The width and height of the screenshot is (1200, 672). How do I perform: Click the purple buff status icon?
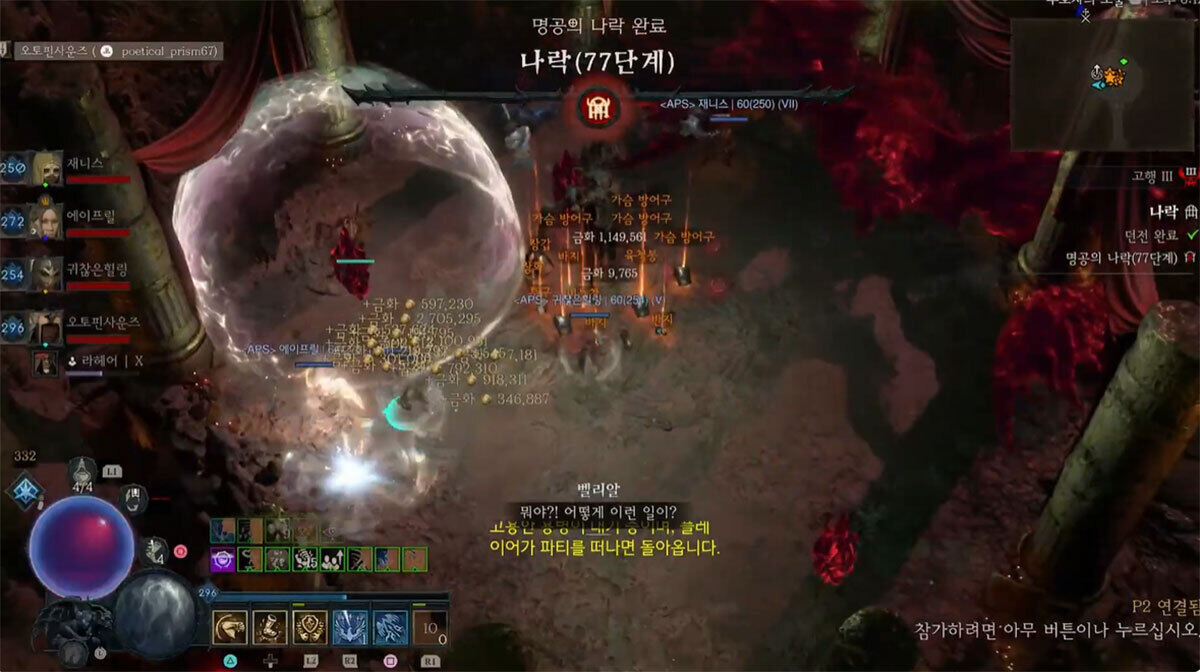(x=221, y=560)
